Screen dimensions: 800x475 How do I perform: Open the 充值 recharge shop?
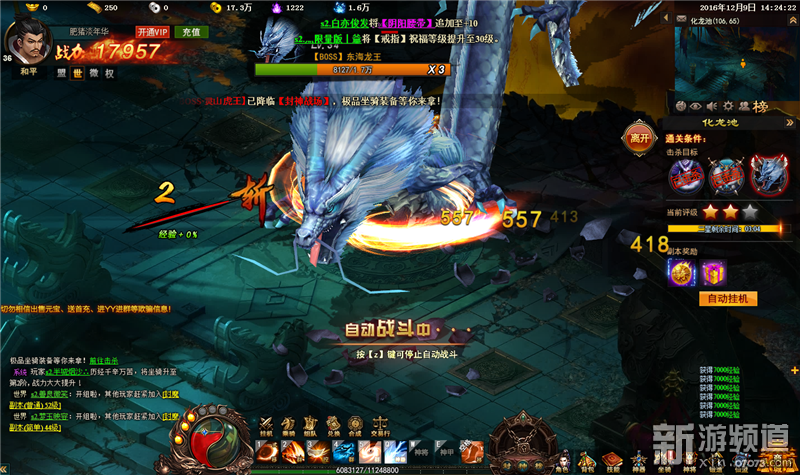click(x=187, y=32)
